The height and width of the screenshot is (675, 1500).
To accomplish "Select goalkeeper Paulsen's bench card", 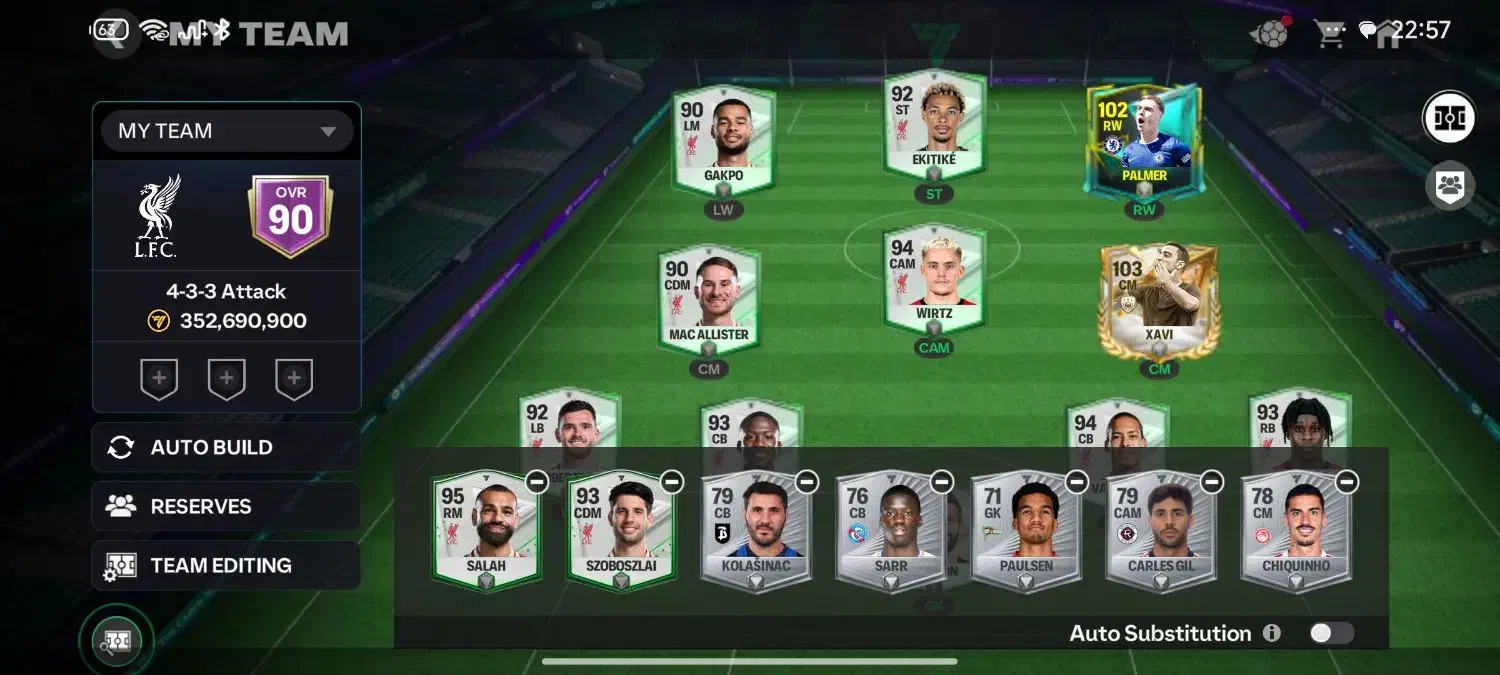I will tap(1025, 532).
